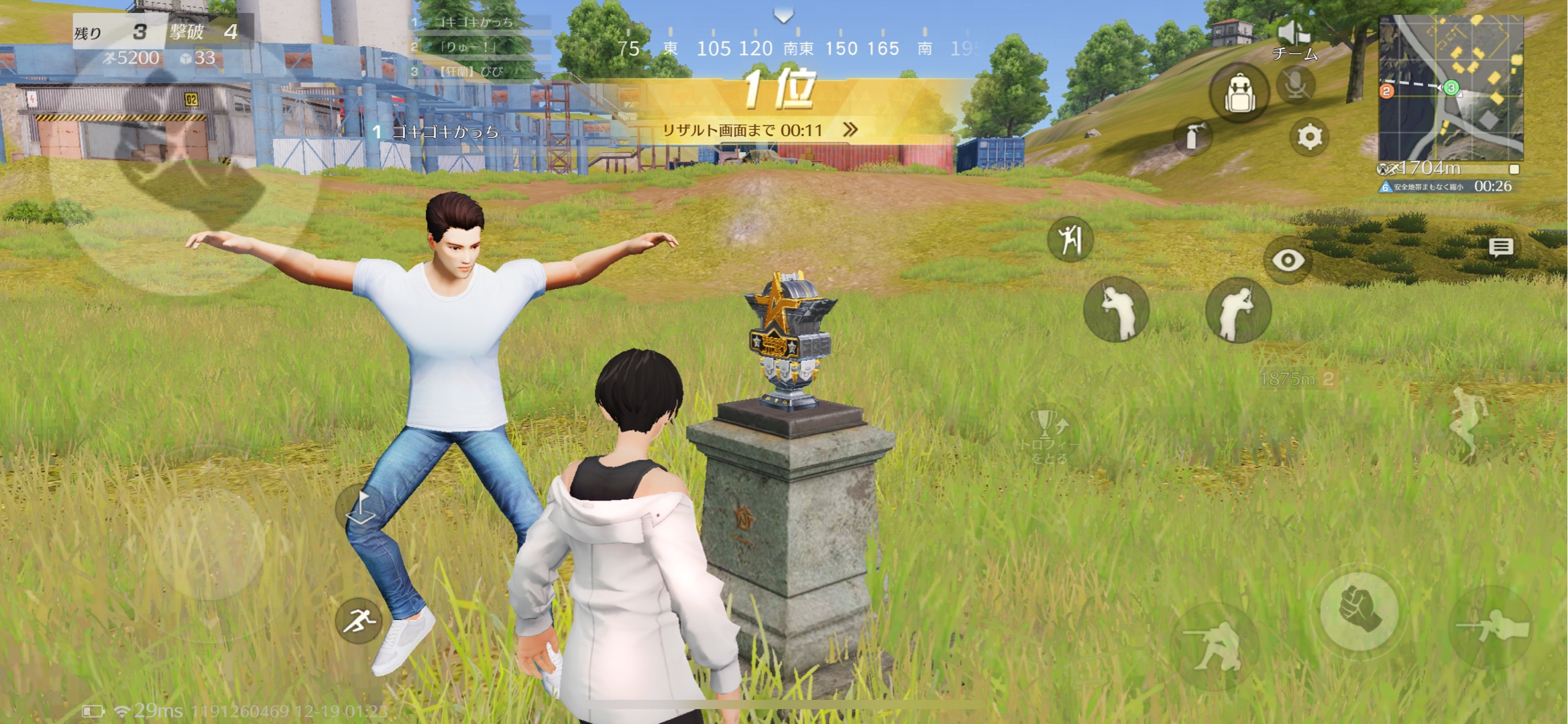
Task: Go prone using the lying figure button
Action: point(1492,628)
